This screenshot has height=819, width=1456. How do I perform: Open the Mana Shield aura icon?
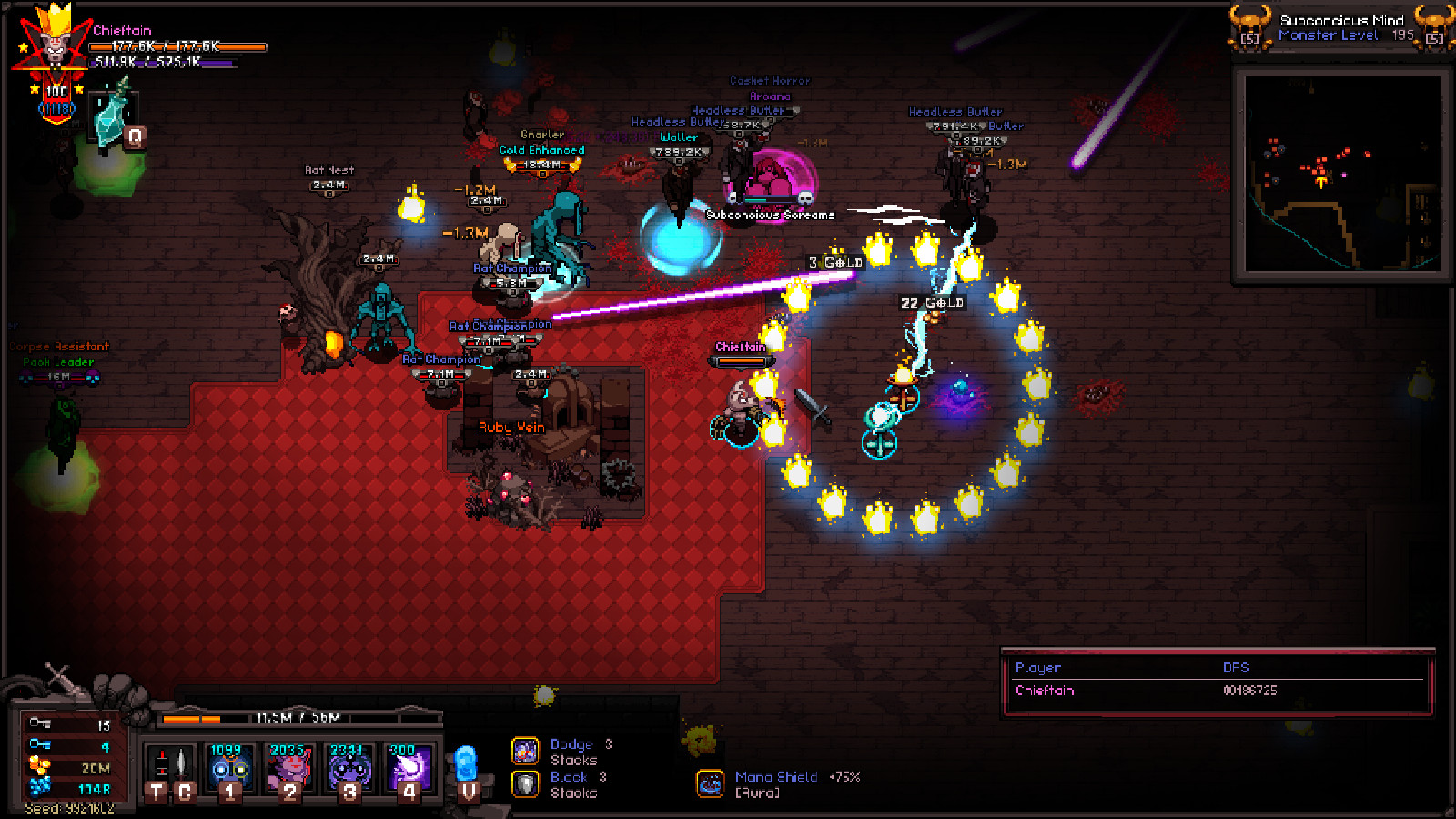tap(712, 783)
